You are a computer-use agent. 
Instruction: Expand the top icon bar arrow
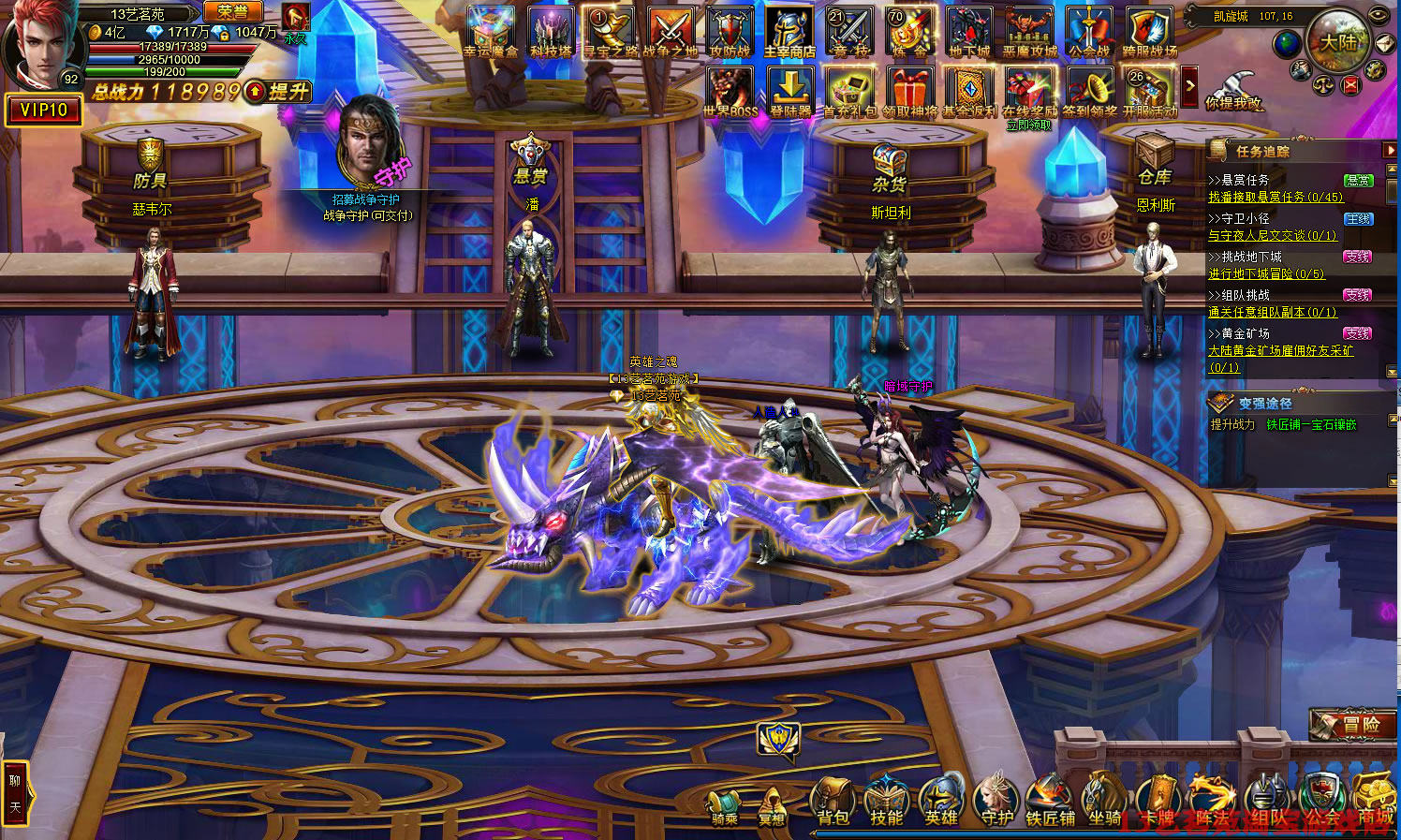(1189, 87)
